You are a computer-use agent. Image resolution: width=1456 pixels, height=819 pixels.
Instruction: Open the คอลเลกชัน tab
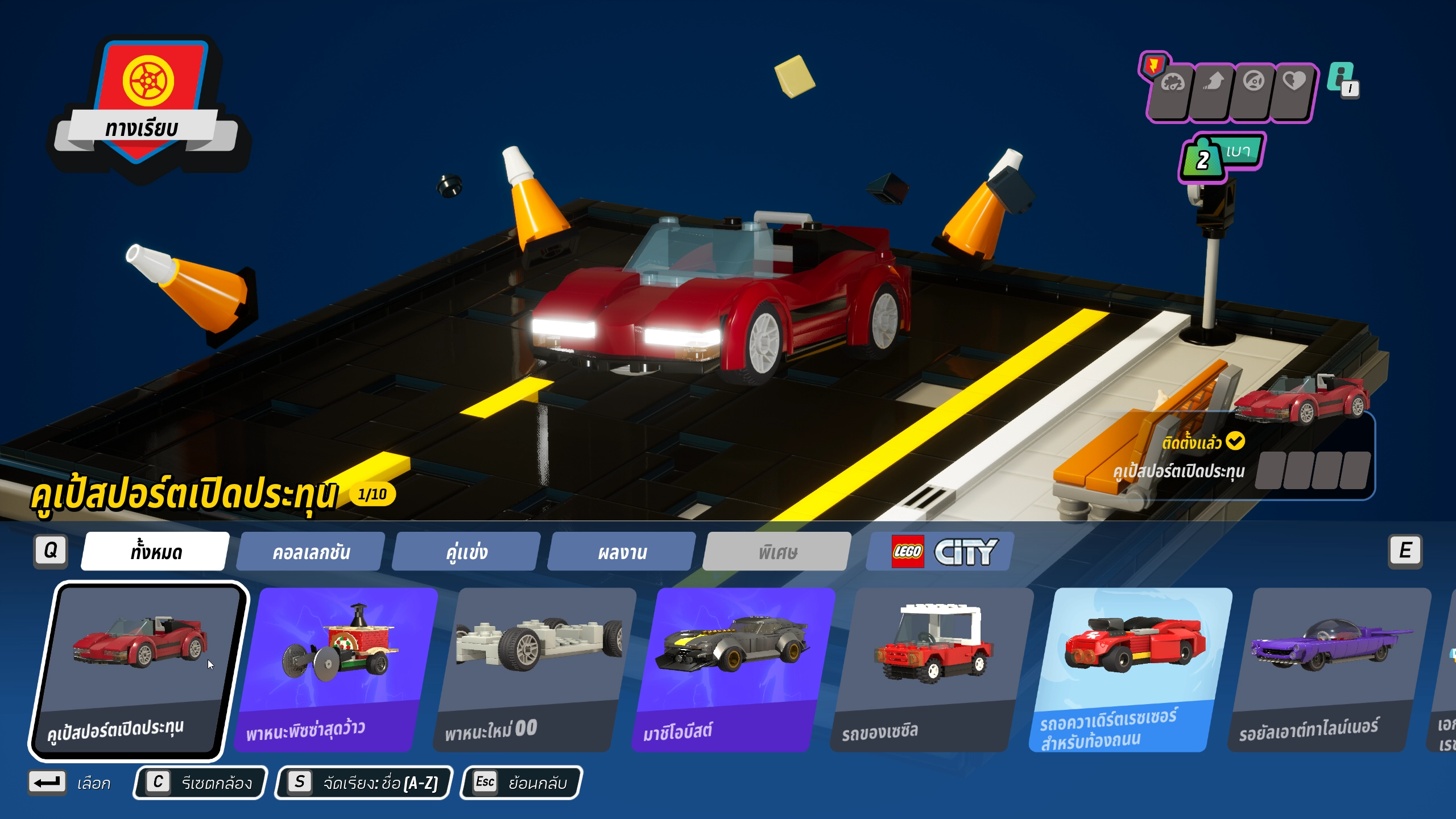point(311,551)
